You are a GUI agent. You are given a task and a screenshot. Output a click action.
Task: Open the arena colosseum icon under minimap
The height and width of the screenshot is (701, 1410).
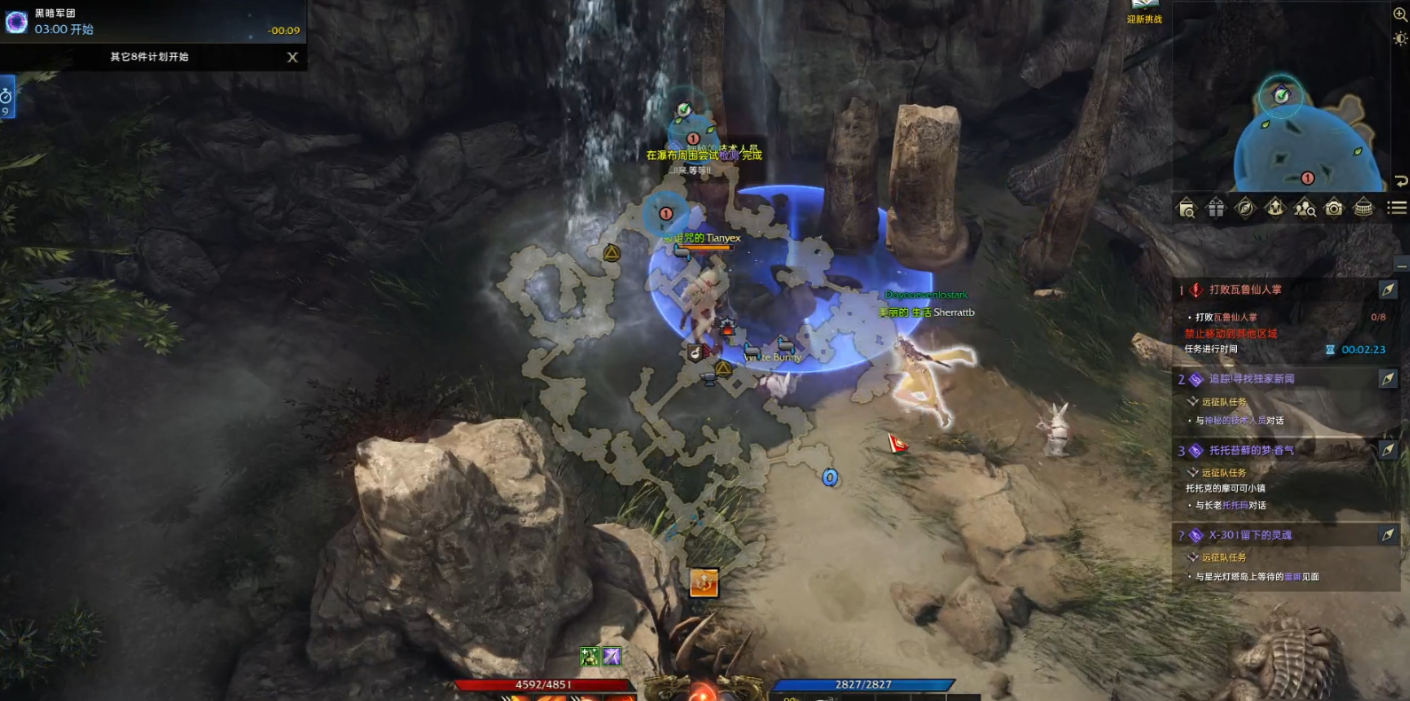(x=1363, y=208)
